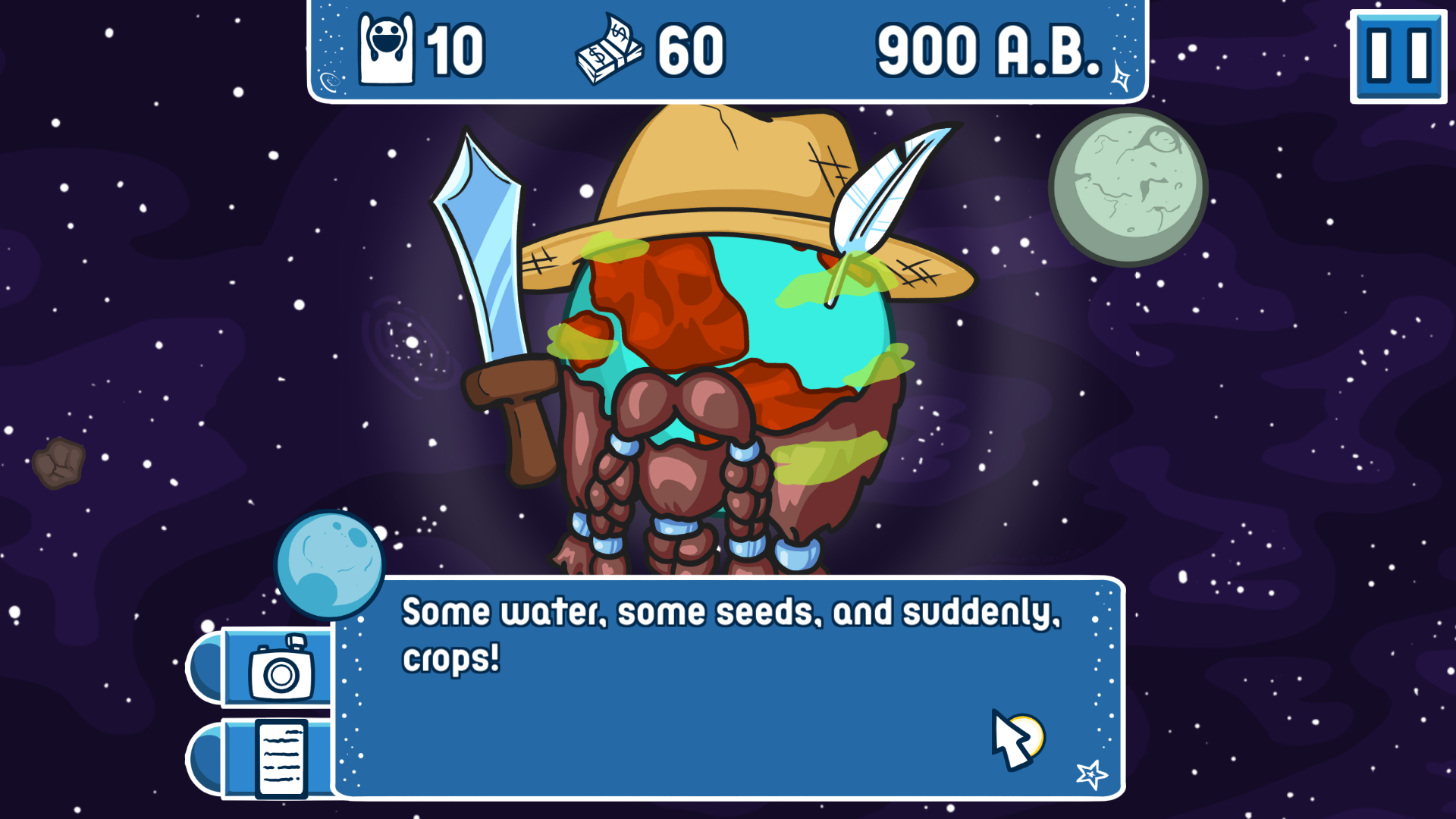Tap the small blue moon icon

coord(331,564)
